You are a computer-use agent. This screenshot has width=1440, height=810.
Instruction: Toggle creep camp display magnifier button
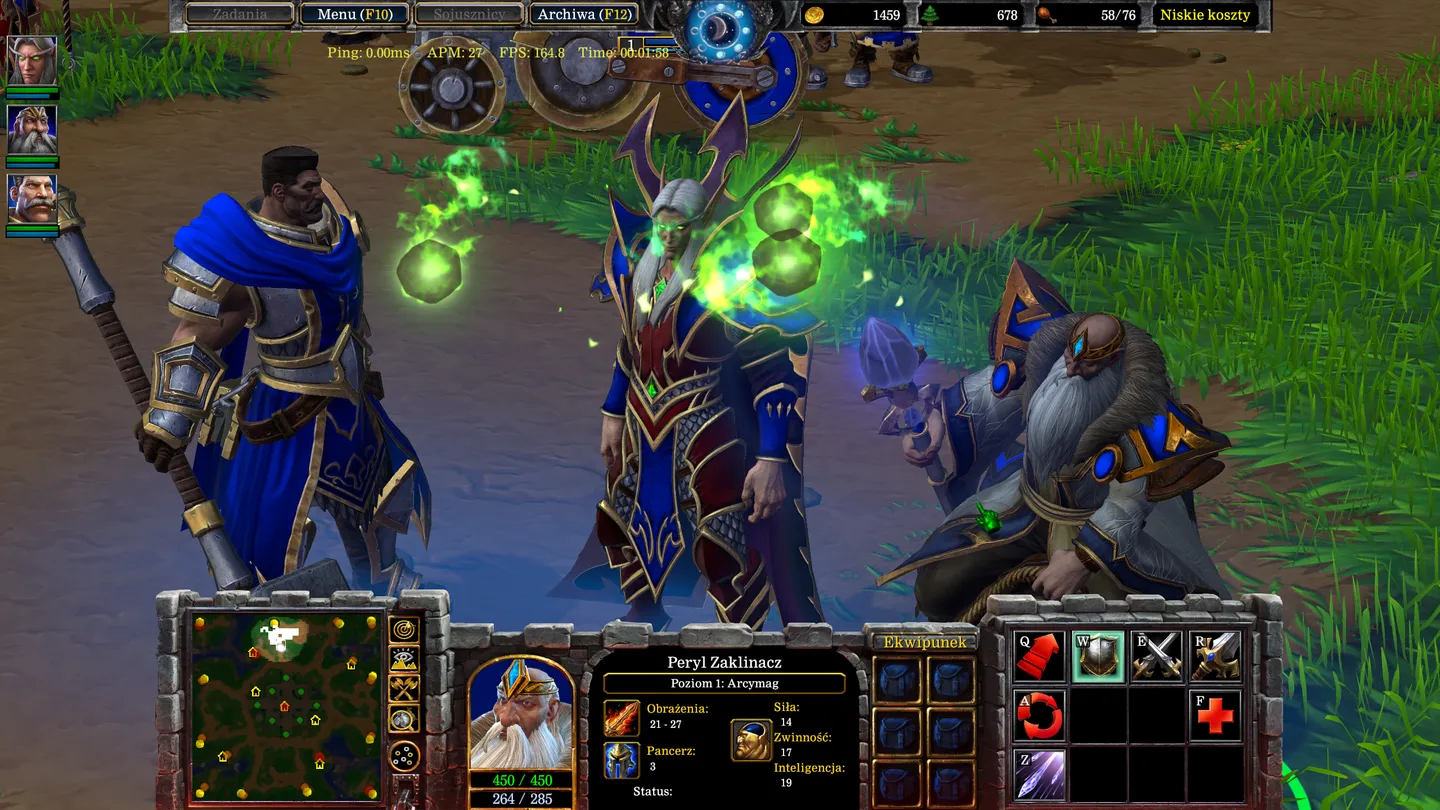click(404, 718)
